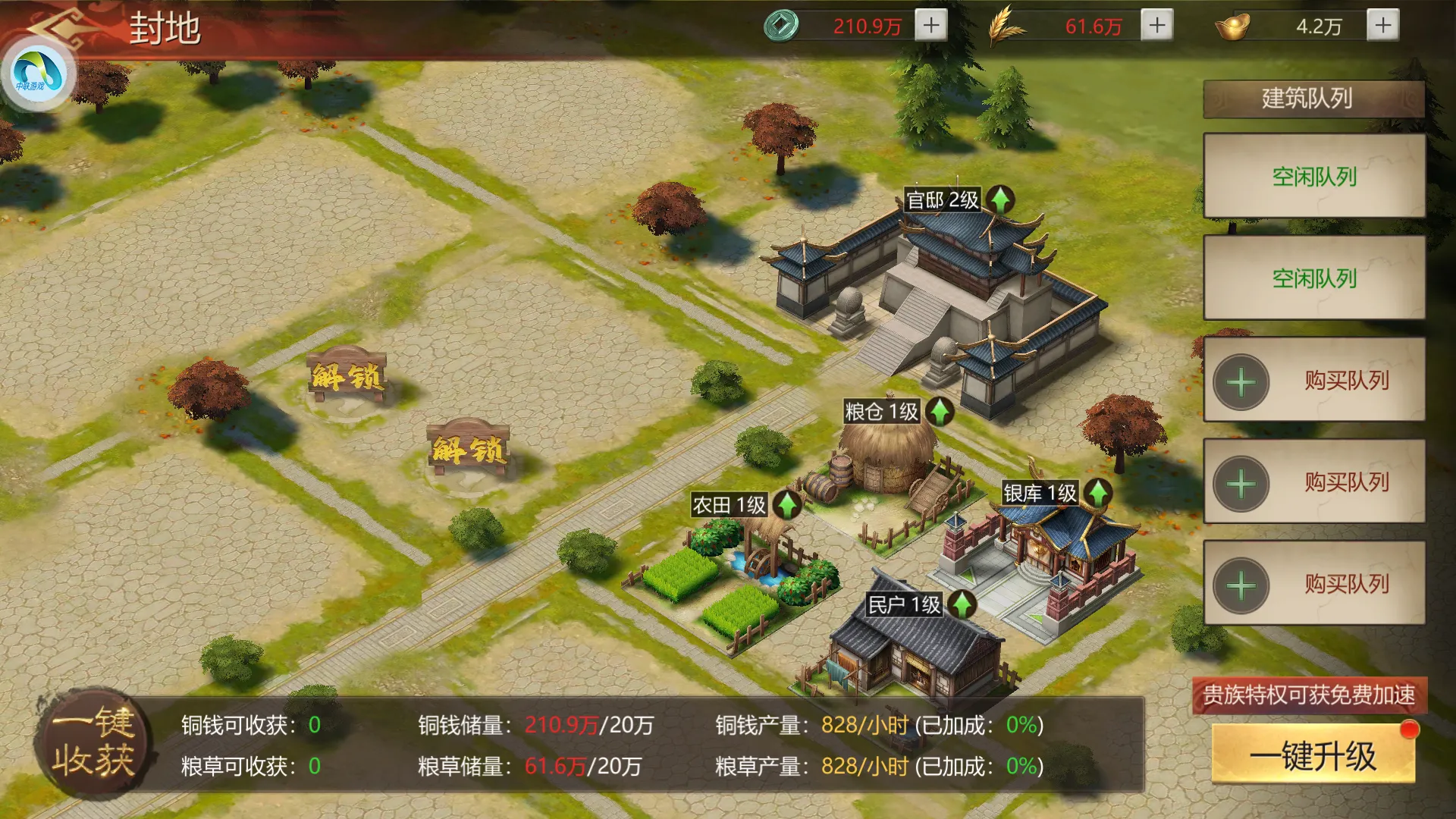Select the 民户 1级 building label
This screenshot has height=819, width=1456.
(903, 604)
